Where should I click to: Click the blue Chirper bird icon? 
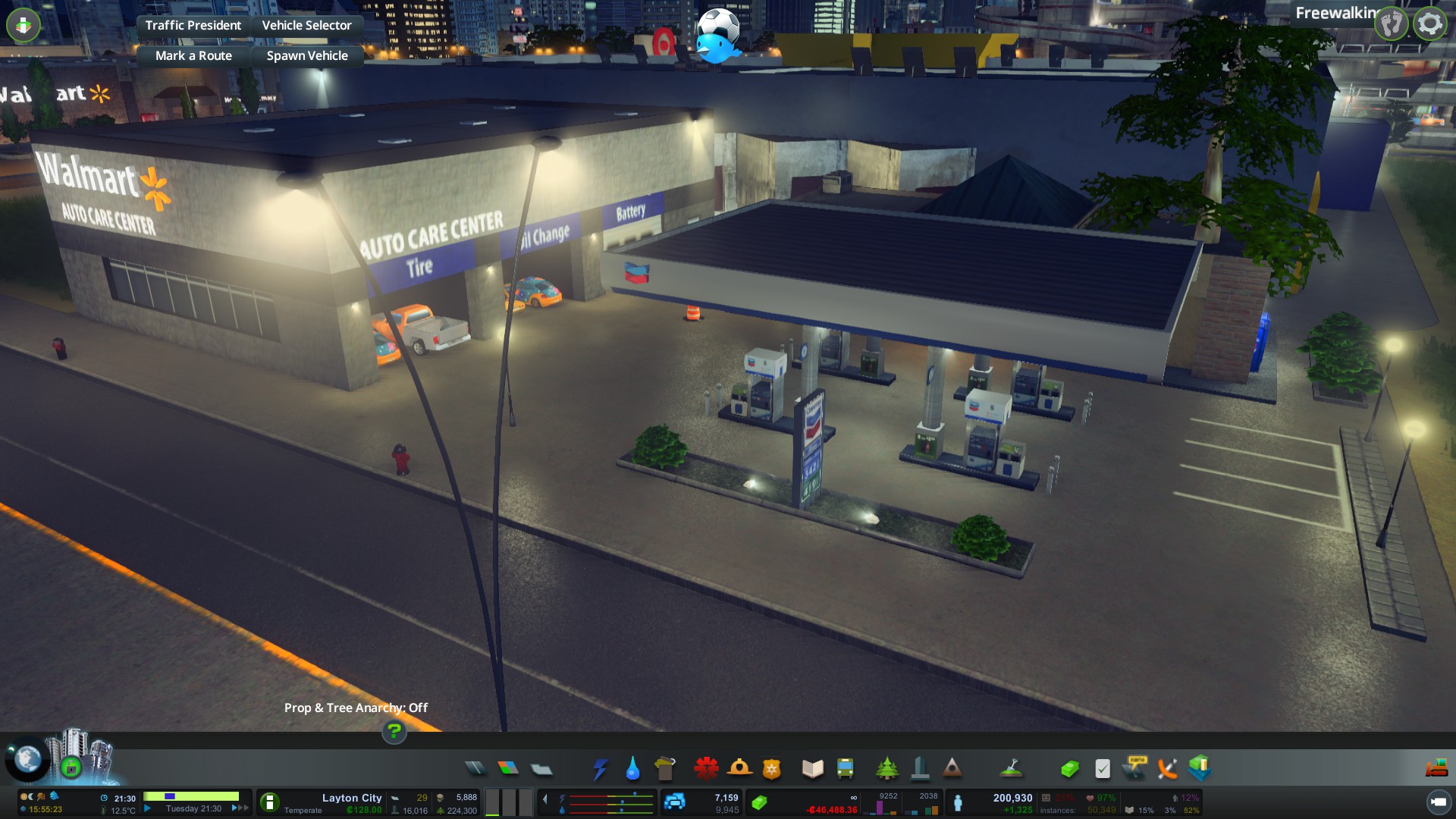[717, 47]
